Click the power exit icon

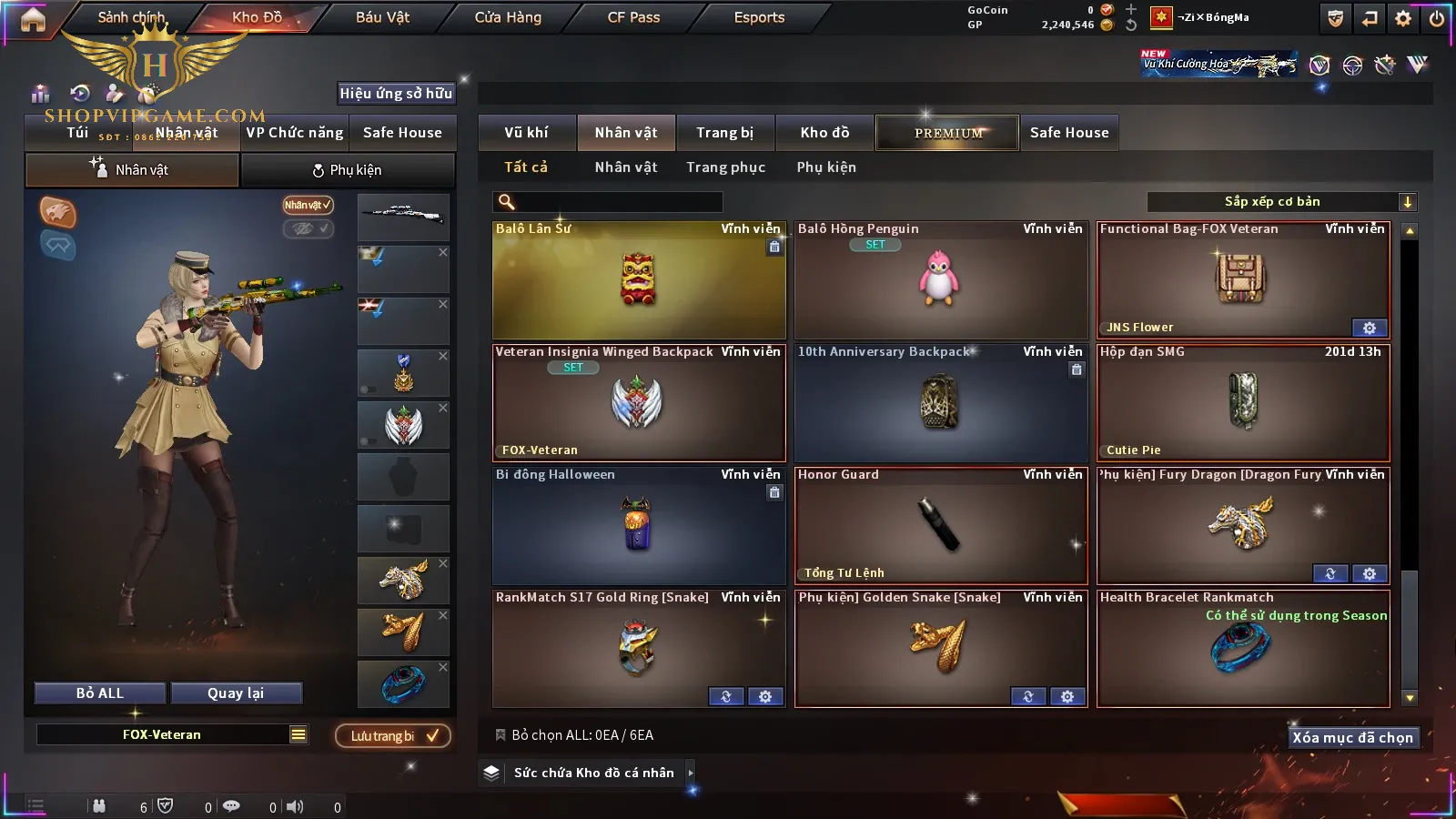1437,18
